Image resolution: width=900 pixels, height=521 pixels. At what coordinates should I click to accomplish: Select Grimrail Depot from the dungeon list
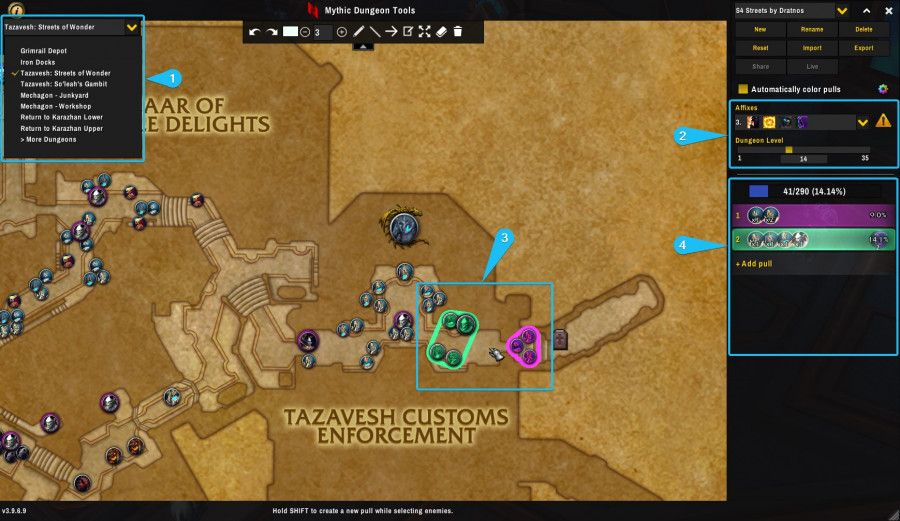[x=42, y=49]
